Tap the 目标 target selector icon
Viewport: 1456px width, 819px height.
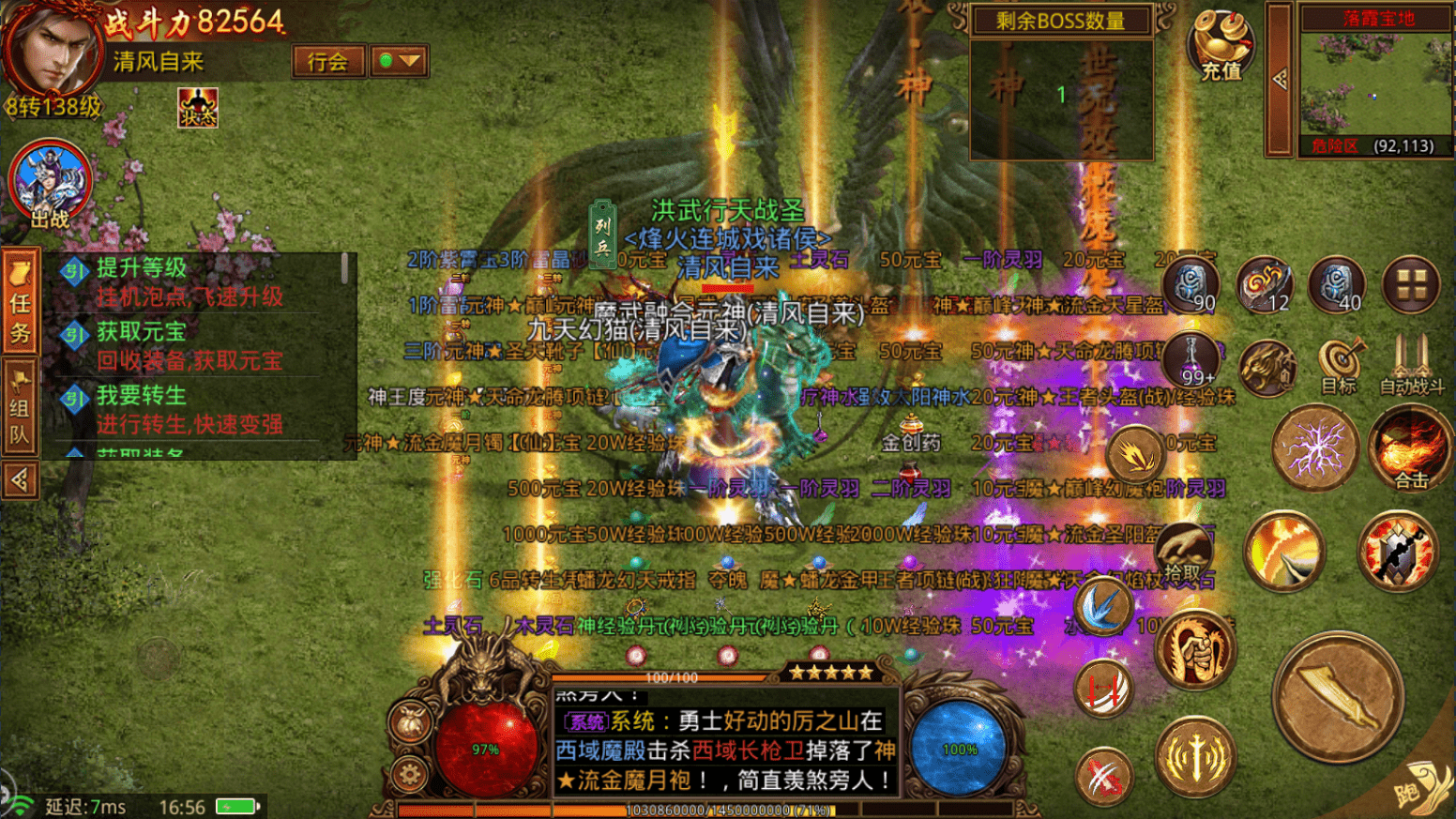pos(1339,365)
